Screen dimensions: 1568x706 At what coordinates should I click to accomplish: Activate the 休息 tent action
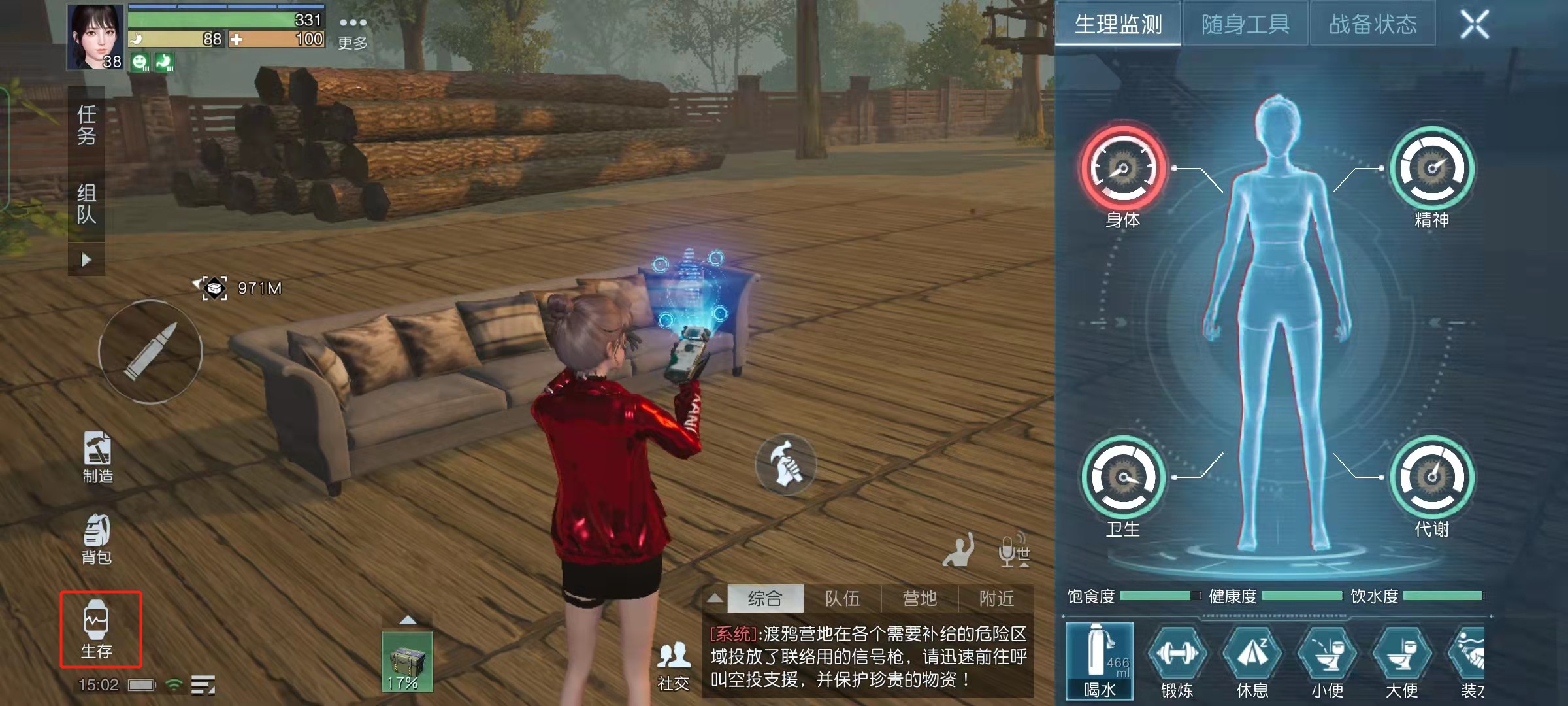(x=1252, y=660)
